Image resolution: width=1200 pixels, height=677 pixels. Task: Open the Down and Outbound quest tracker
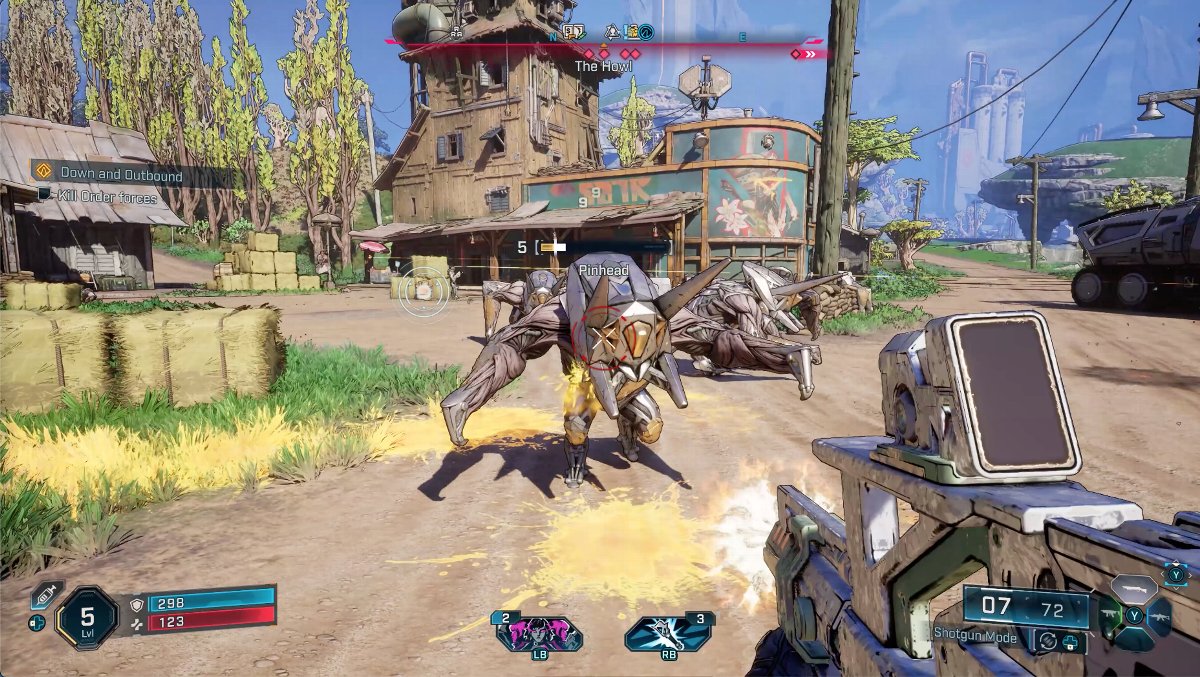[120, 176]
